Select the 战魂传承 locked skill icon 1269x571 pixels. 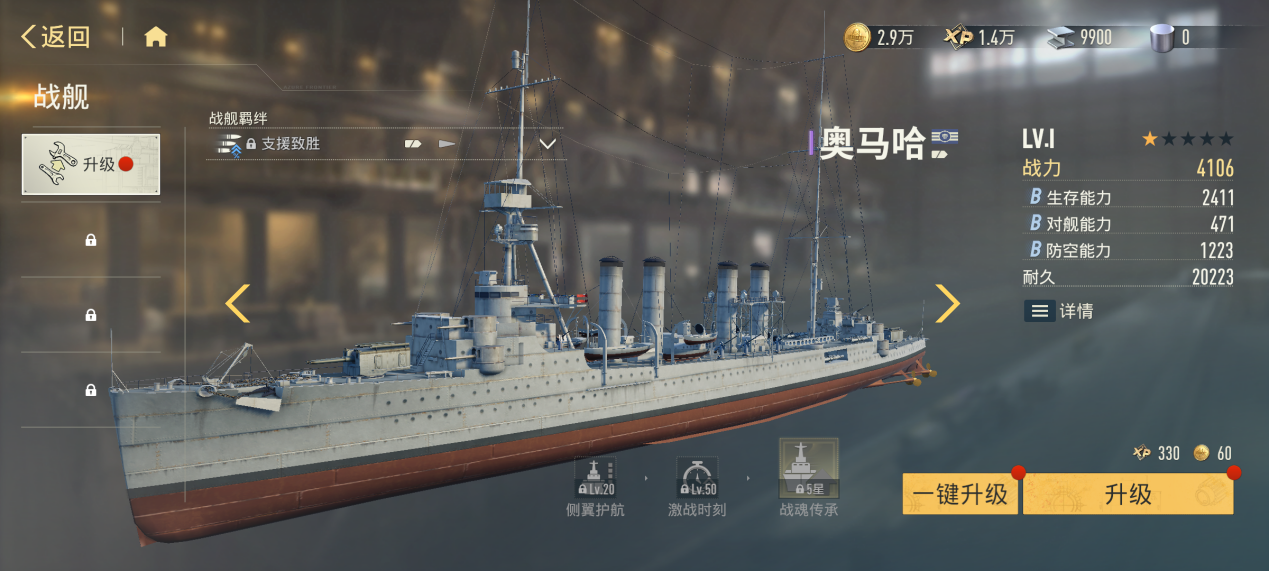(x=808, y=470)
